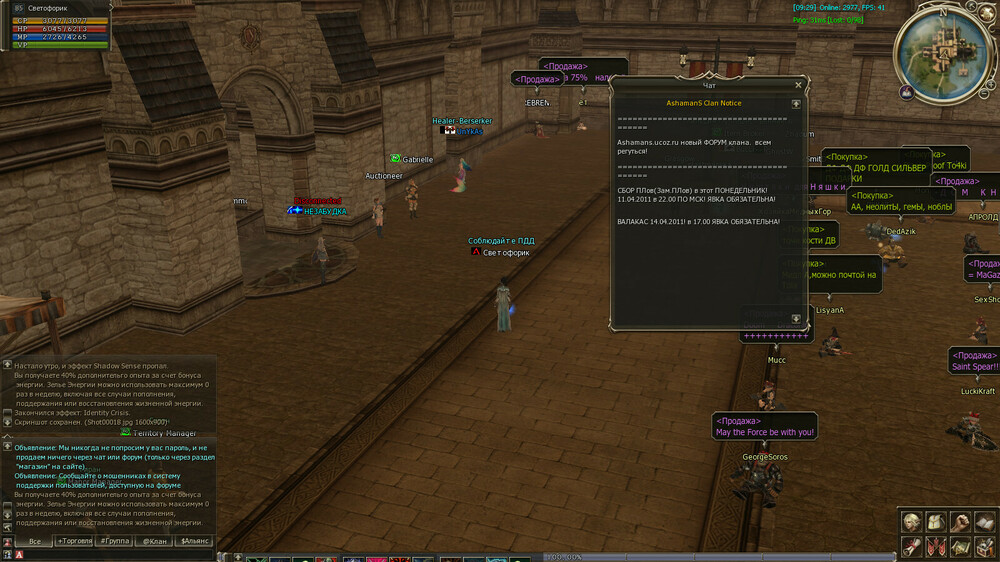Switch to the Все chat tab
This screenshot has width=1000, height=562.
click(35, 541)
